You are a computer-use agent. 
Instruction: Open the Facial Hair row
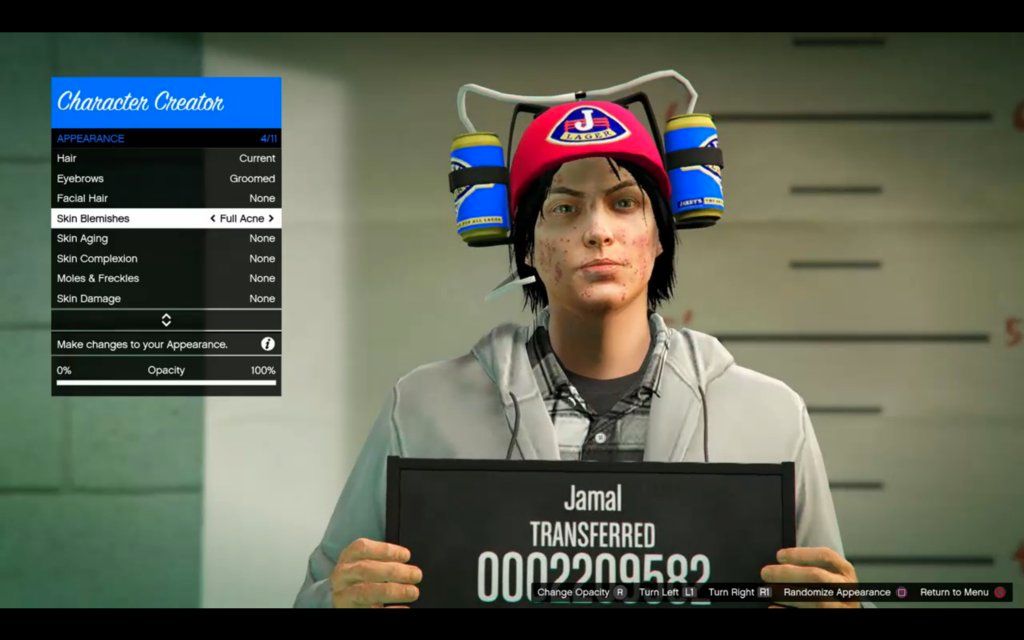click(166, 198)
